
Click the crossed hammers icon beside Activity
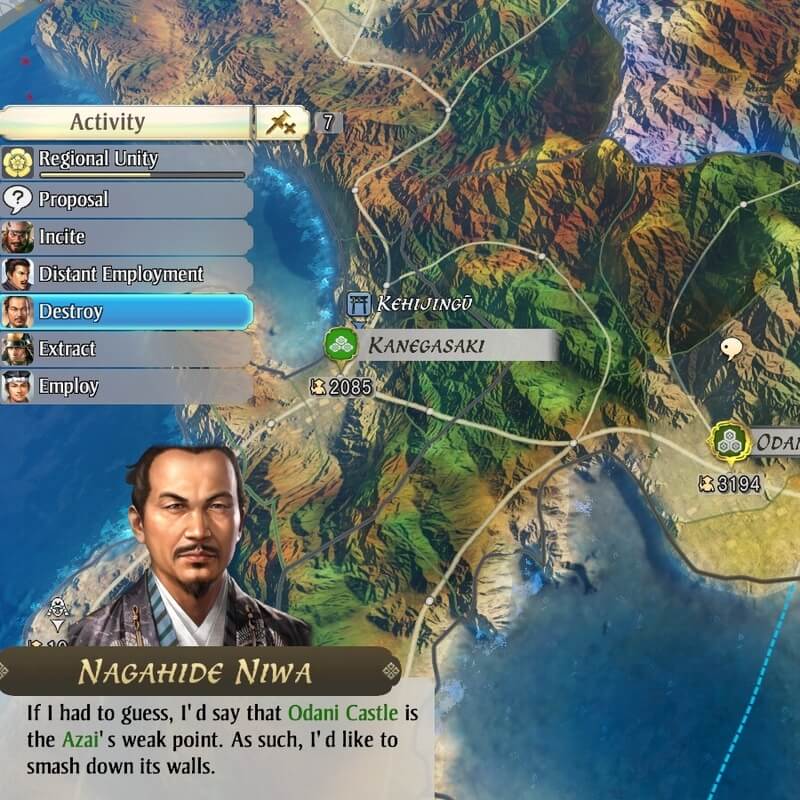(x=282, y=123)
